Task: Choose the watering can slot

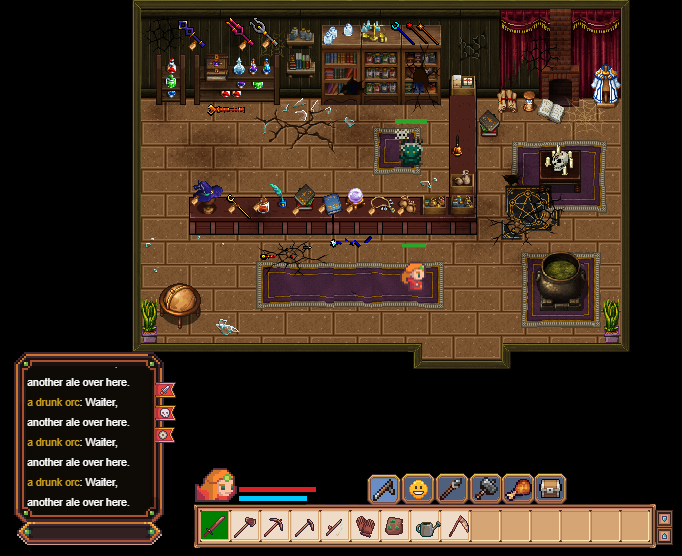Action: tap(426, 526)
